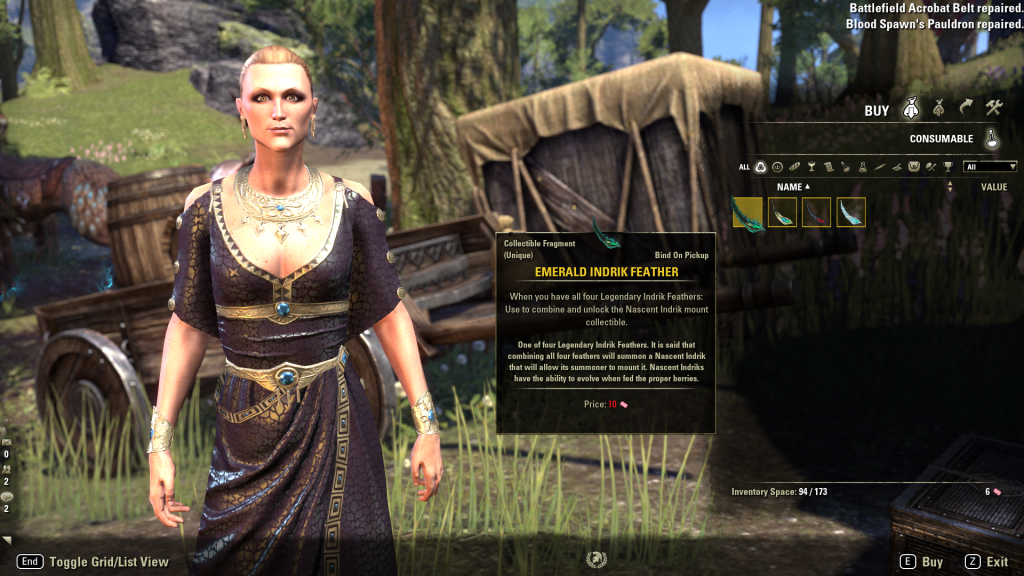Choose the dark red-tipped feather
This screenshot has width=1024, height=576.
pos(816,212)
